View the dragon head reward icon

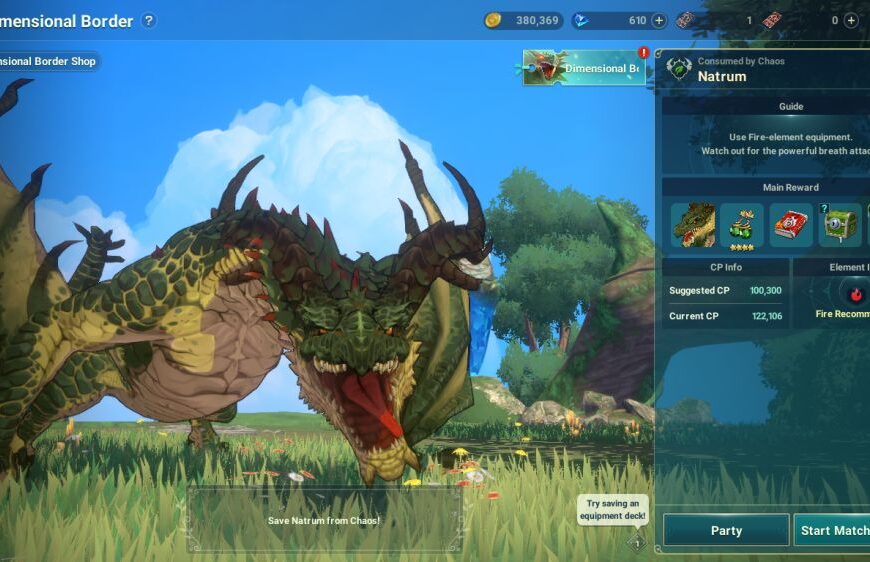tap(692, 225)
